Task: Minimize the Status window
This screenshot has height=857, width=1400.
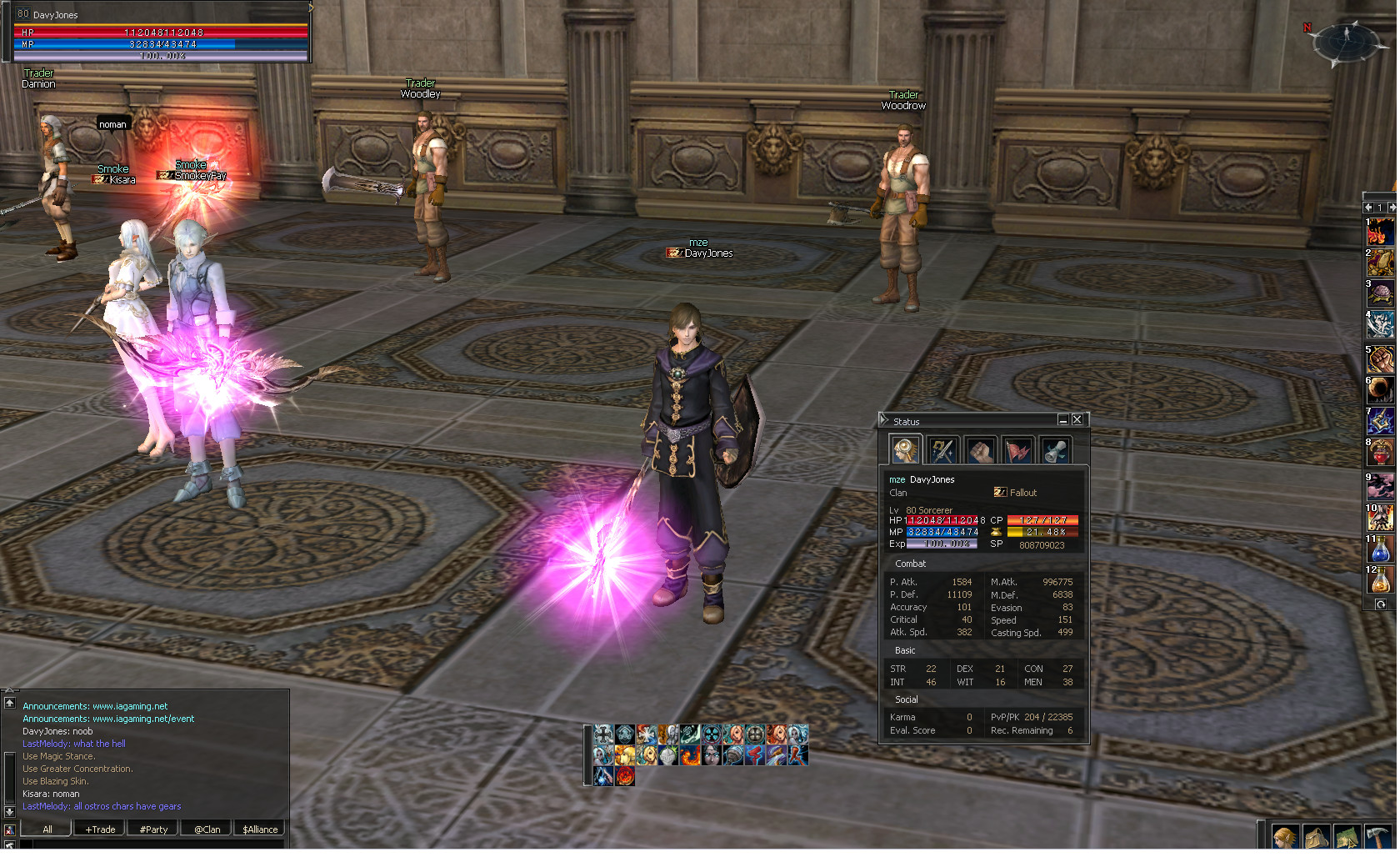Action: 1062,419
